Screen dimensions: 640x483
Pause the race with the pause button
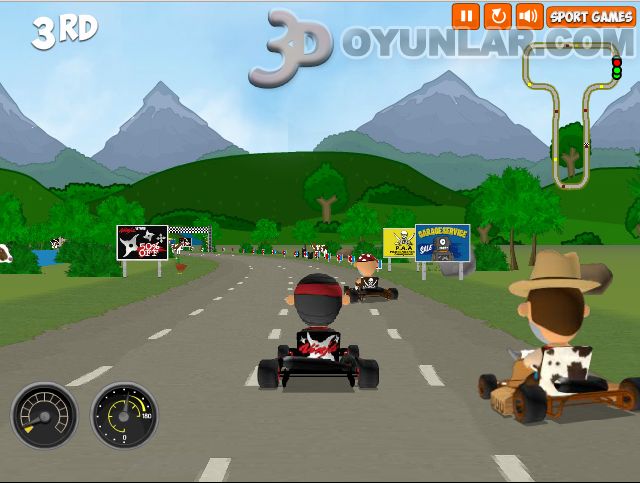pyautogui.click(x=465, y=16)
